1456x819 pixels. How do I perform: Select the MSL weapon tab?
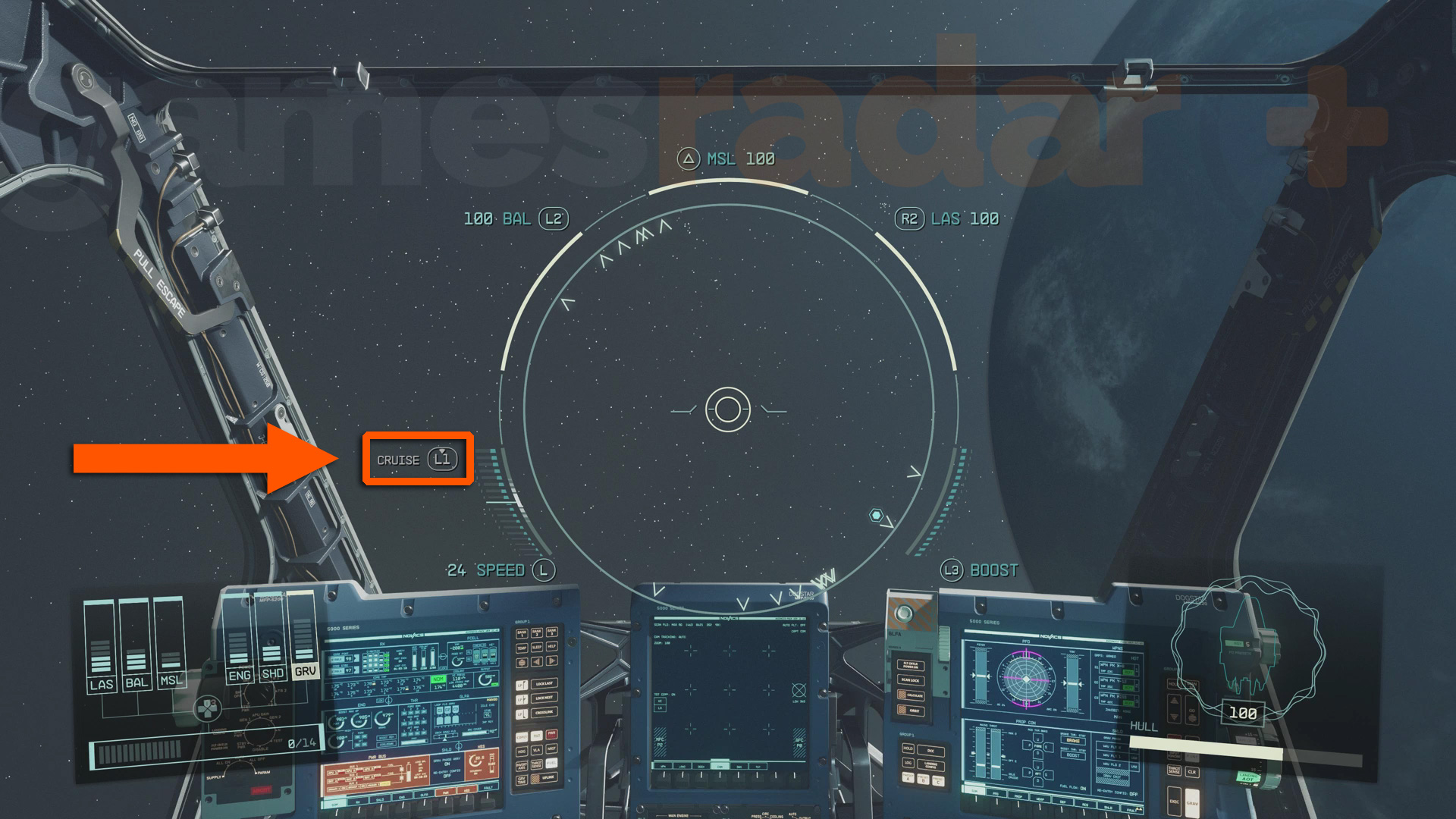click(173, 682)
